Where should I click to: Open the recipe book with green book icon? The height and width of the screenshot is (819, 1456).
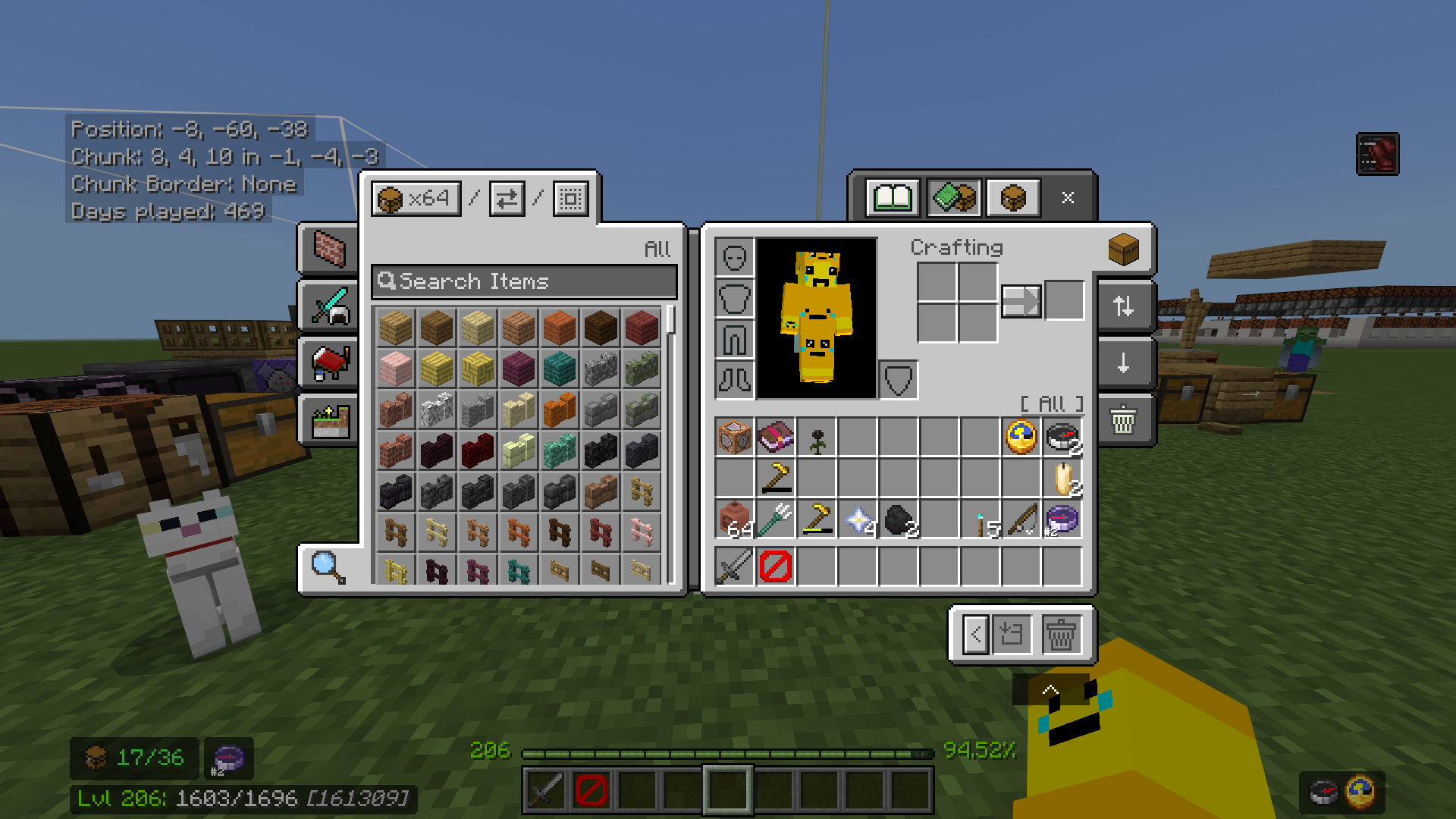891,198
